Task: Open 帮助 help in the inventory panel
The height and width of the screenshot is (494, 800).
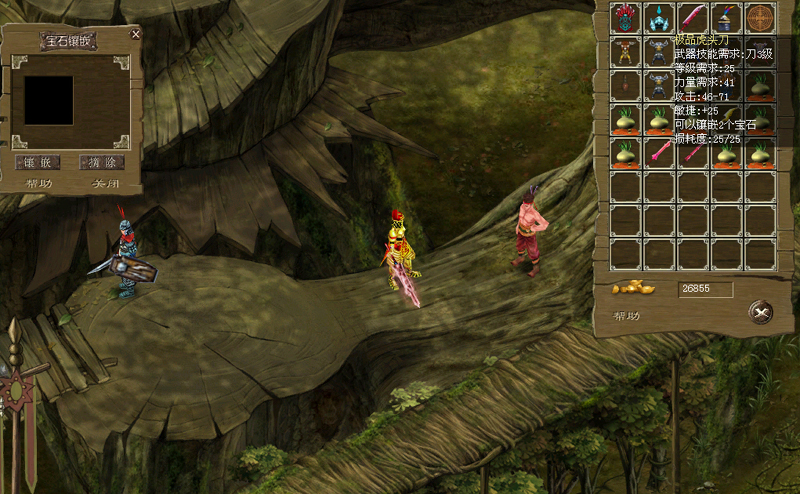Action: pyautogui.click(x=627, y=316)
